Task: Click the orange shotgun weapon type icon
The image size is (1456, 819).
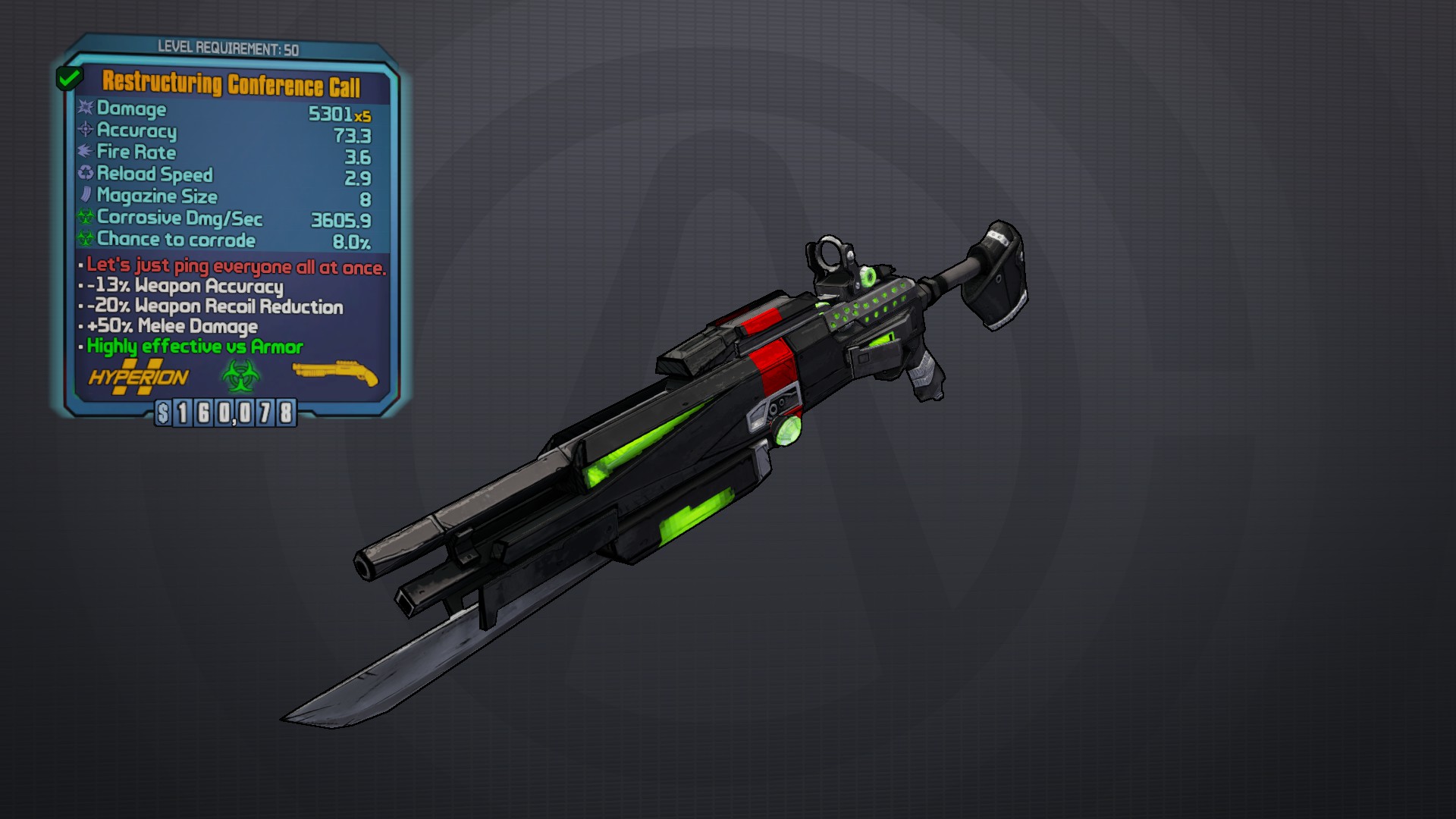Action: point(334,372)
